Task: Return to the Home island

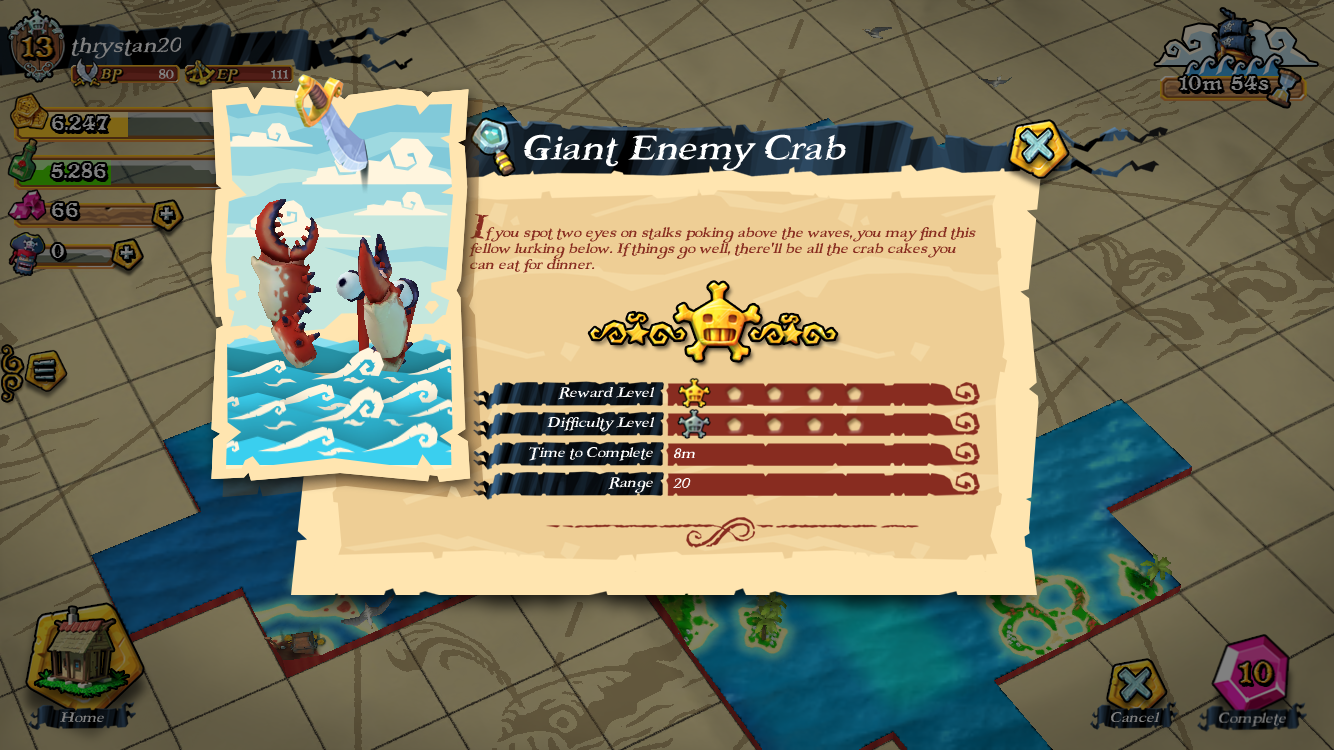Action: pos(82,662)
